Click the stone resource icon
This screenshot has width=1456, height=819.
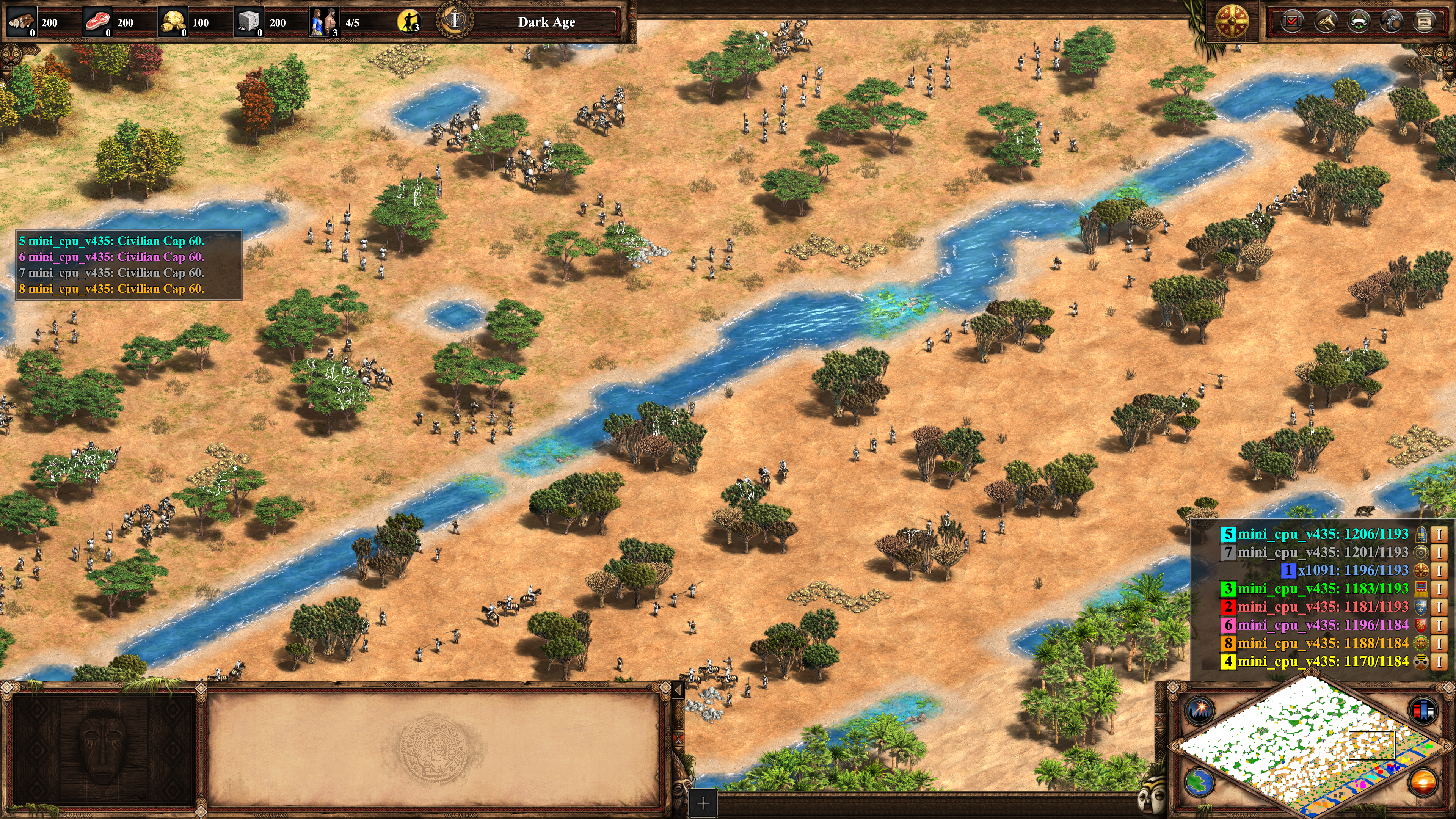pyautogui.click(x=249, y=23)
